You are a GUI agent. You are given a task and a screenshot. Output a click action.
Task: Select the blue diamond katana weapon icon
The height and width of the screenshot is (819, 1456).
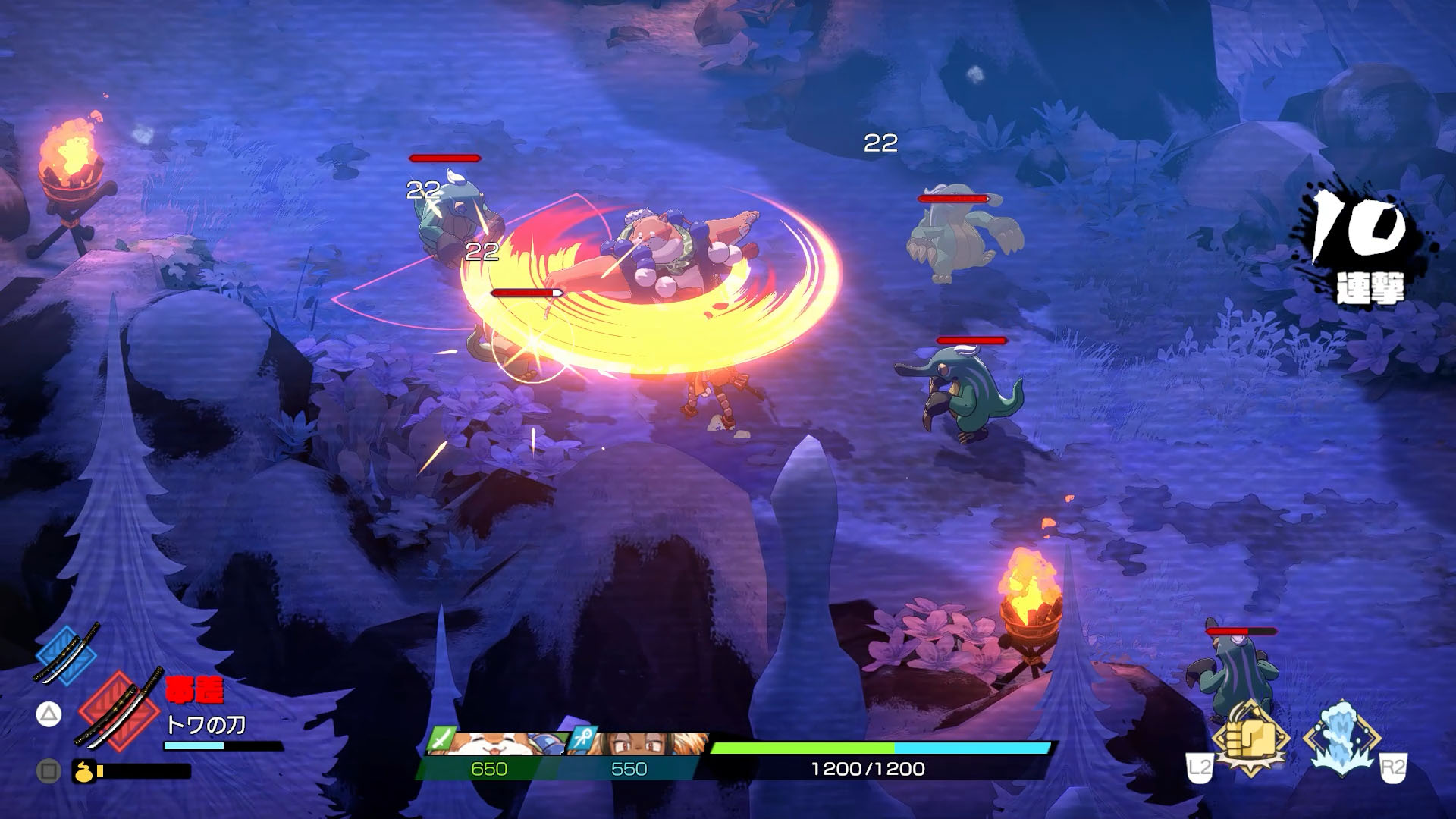pos(66,653)
